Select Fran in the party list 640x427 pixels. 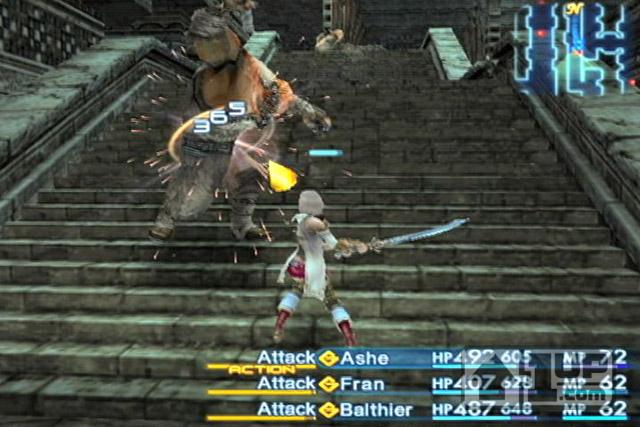pos(362,383)
